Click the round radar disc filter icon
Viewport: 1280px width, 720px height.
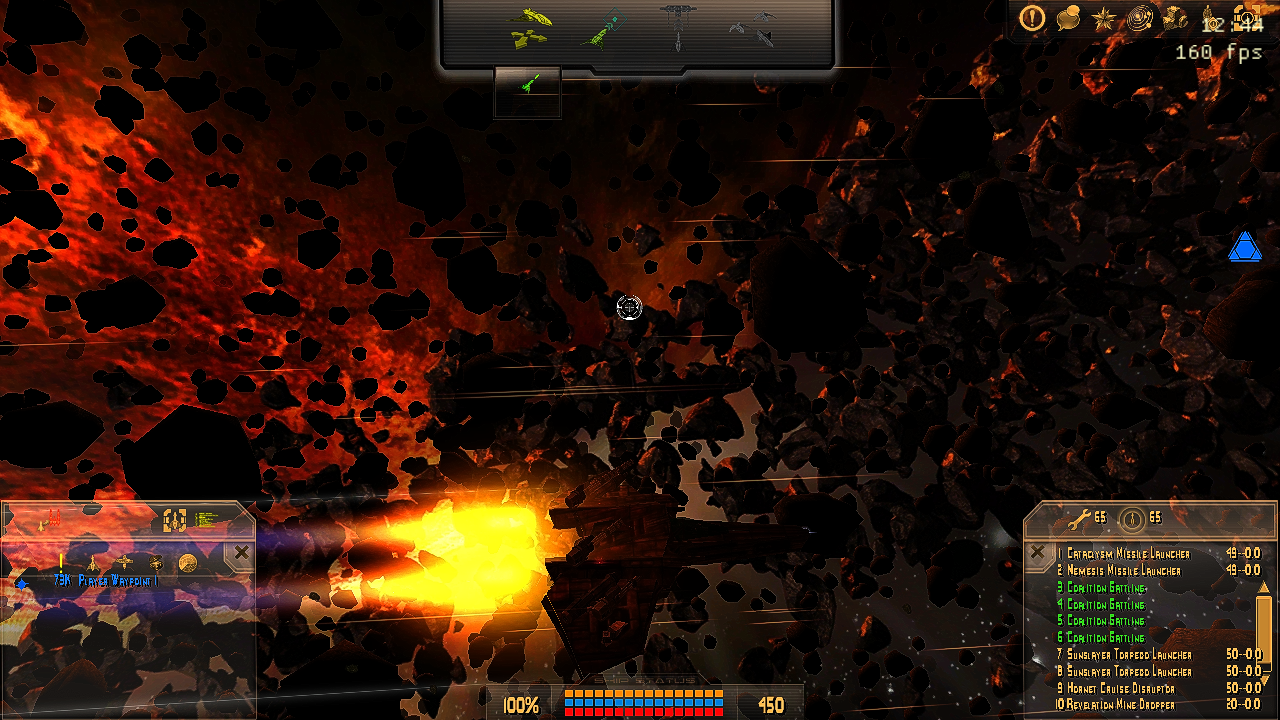click(x=187, y=562)
